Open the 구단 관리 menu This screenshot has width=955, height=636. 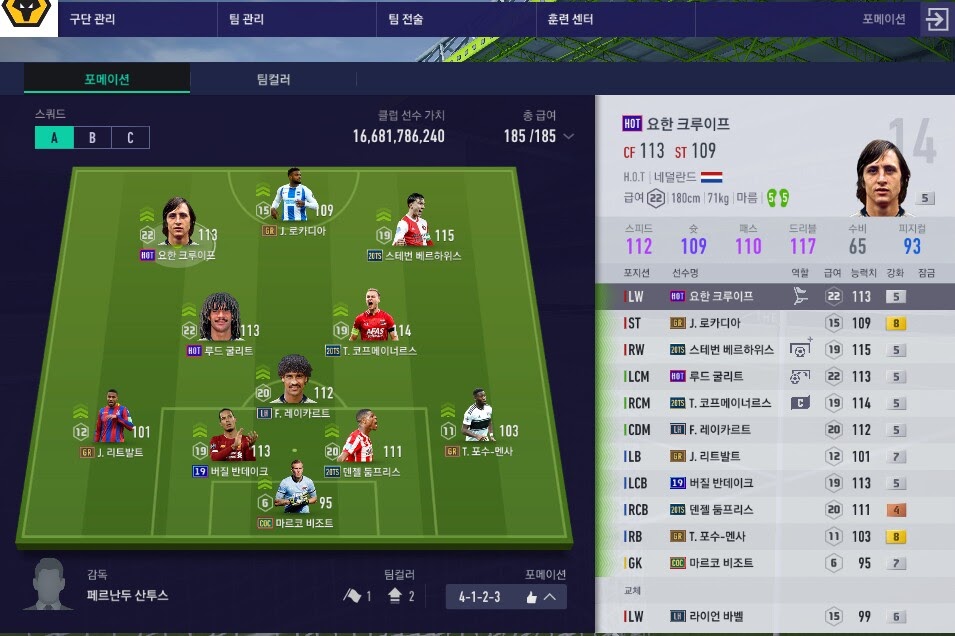tap(91, 19)
